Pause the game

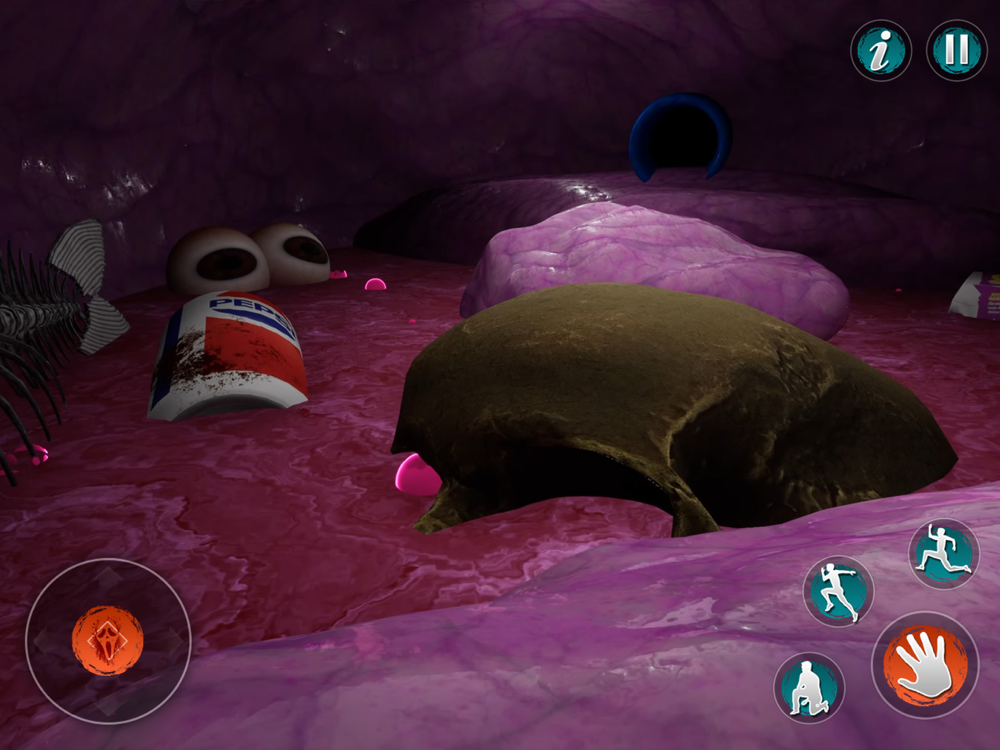956,51
